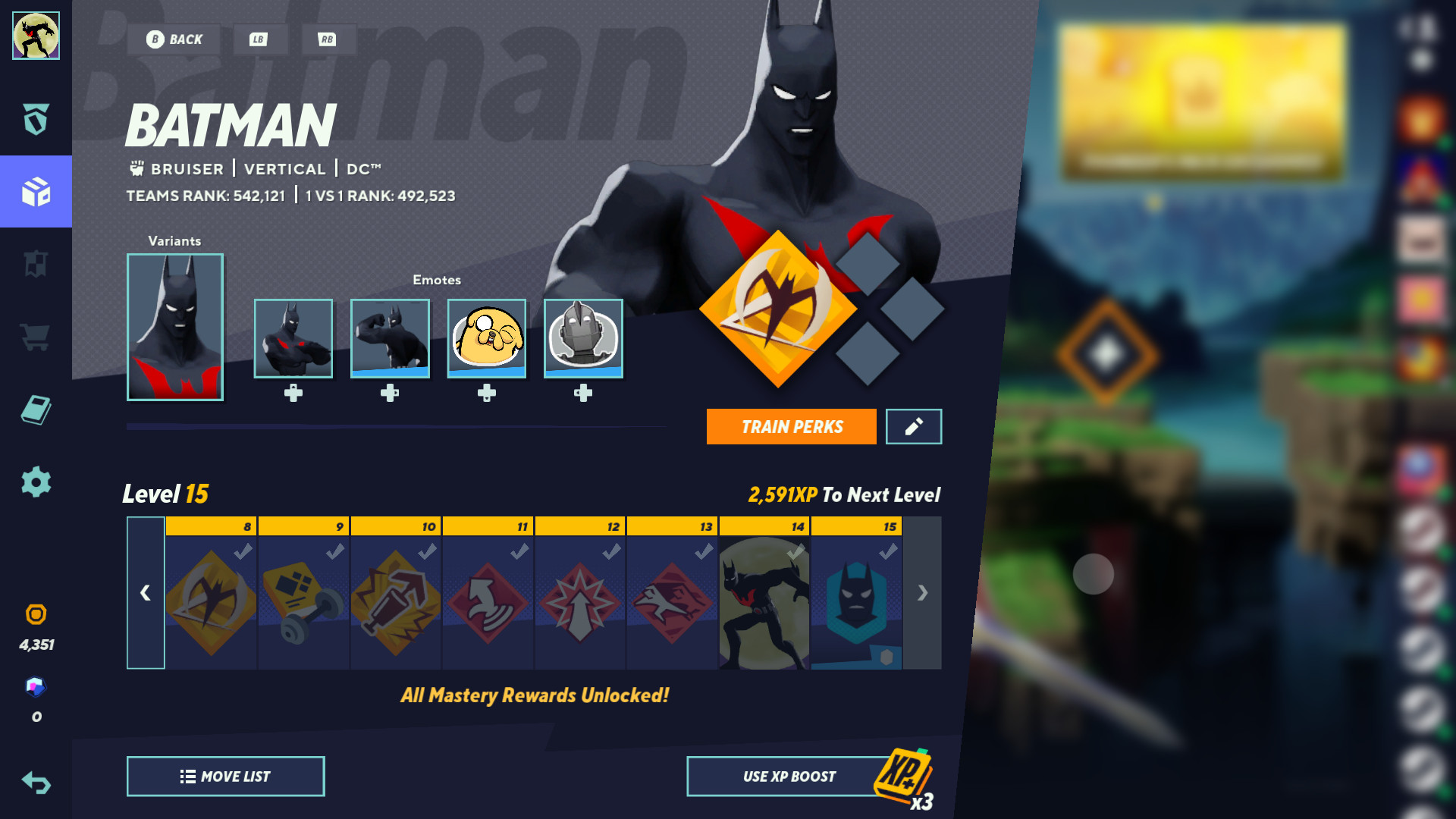
Task: Open the Shop cart icon
Action: tap(36, 336)
